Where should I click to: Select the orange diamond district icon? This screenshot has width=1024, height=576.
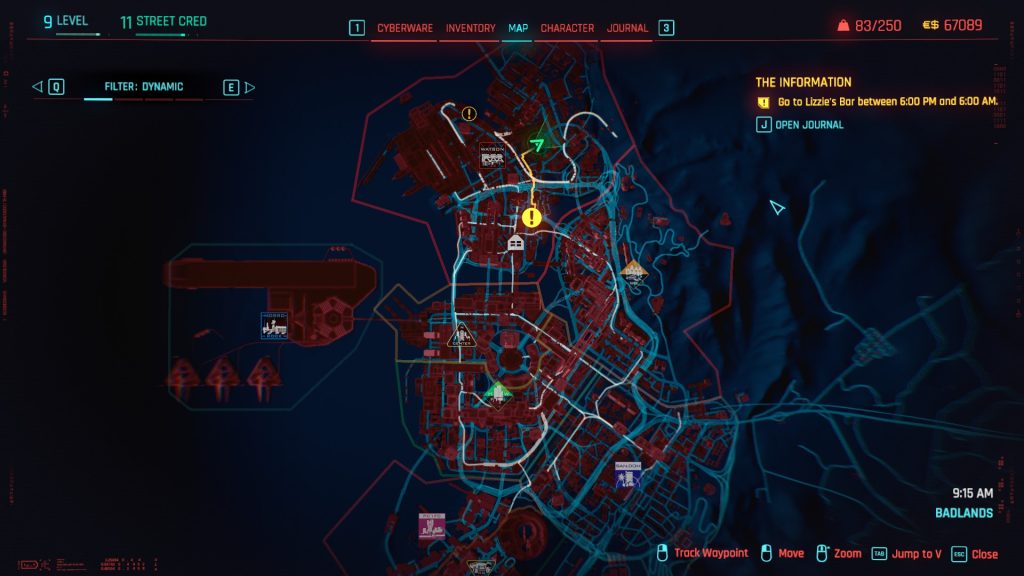pyautogui.click(x=633, y=270)
